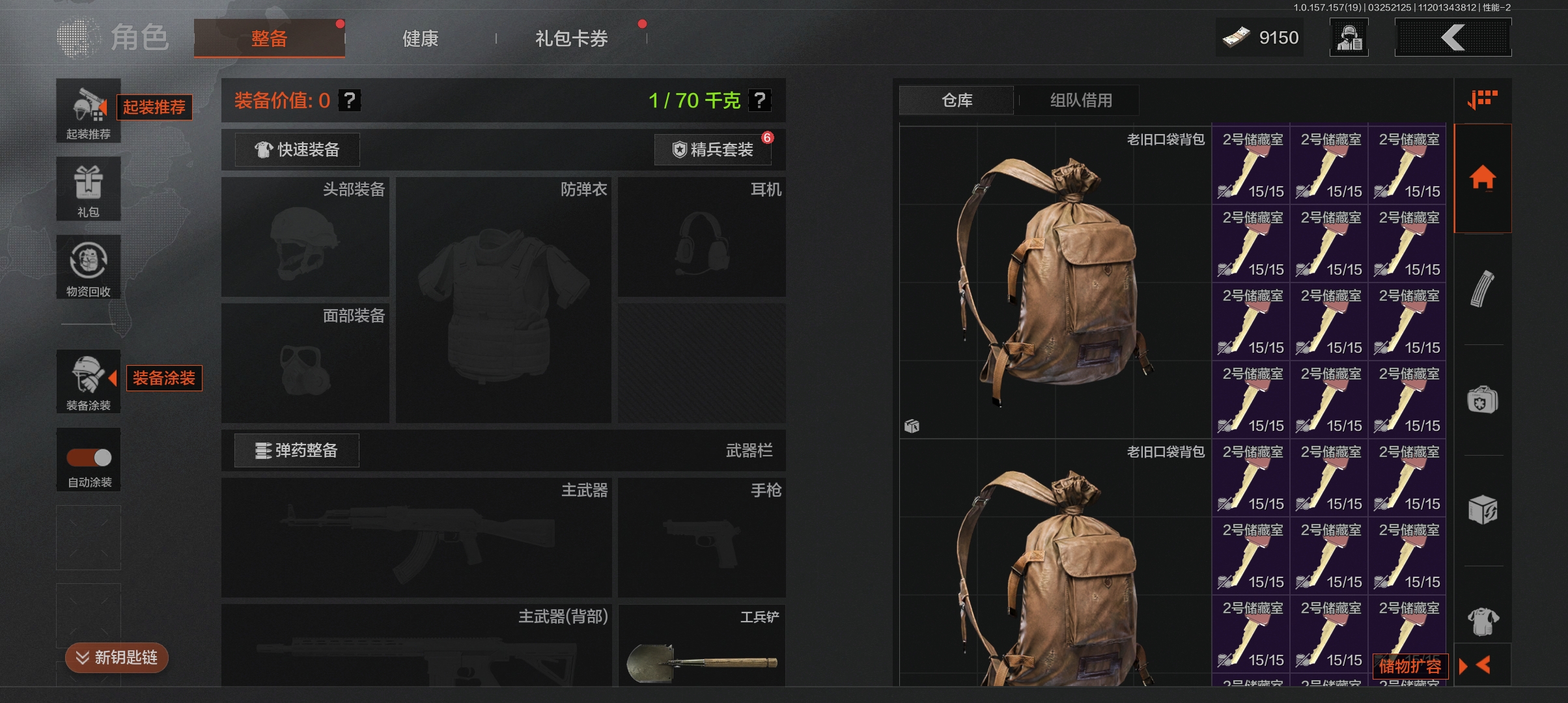1568x703 pixels.
Task: Click the sort icon above the category sidebar
Action: coord(1482,100)
